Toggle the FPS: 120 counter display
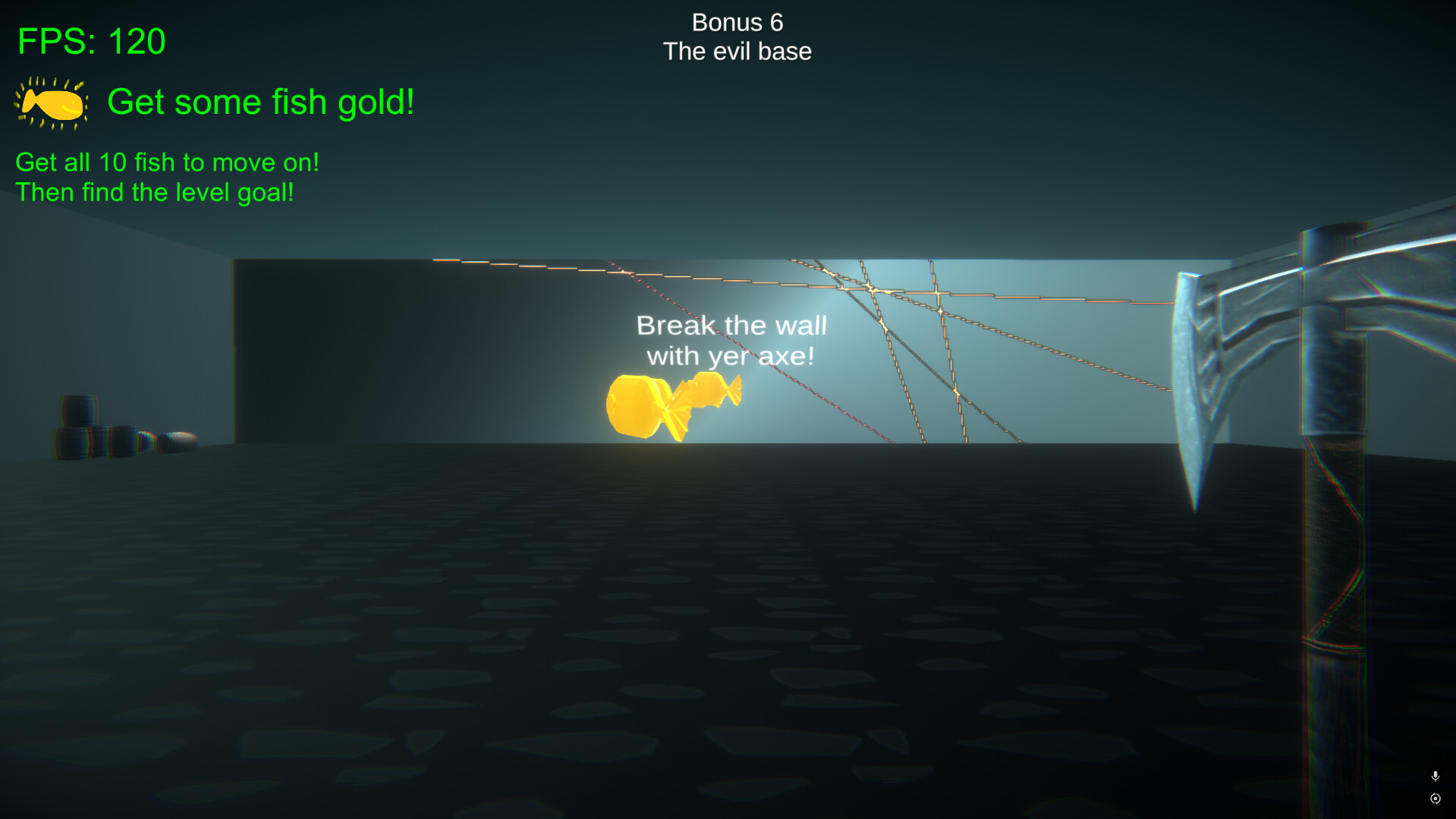Image resolution: width=1456 pixels, height=819 pixels. 91,42
